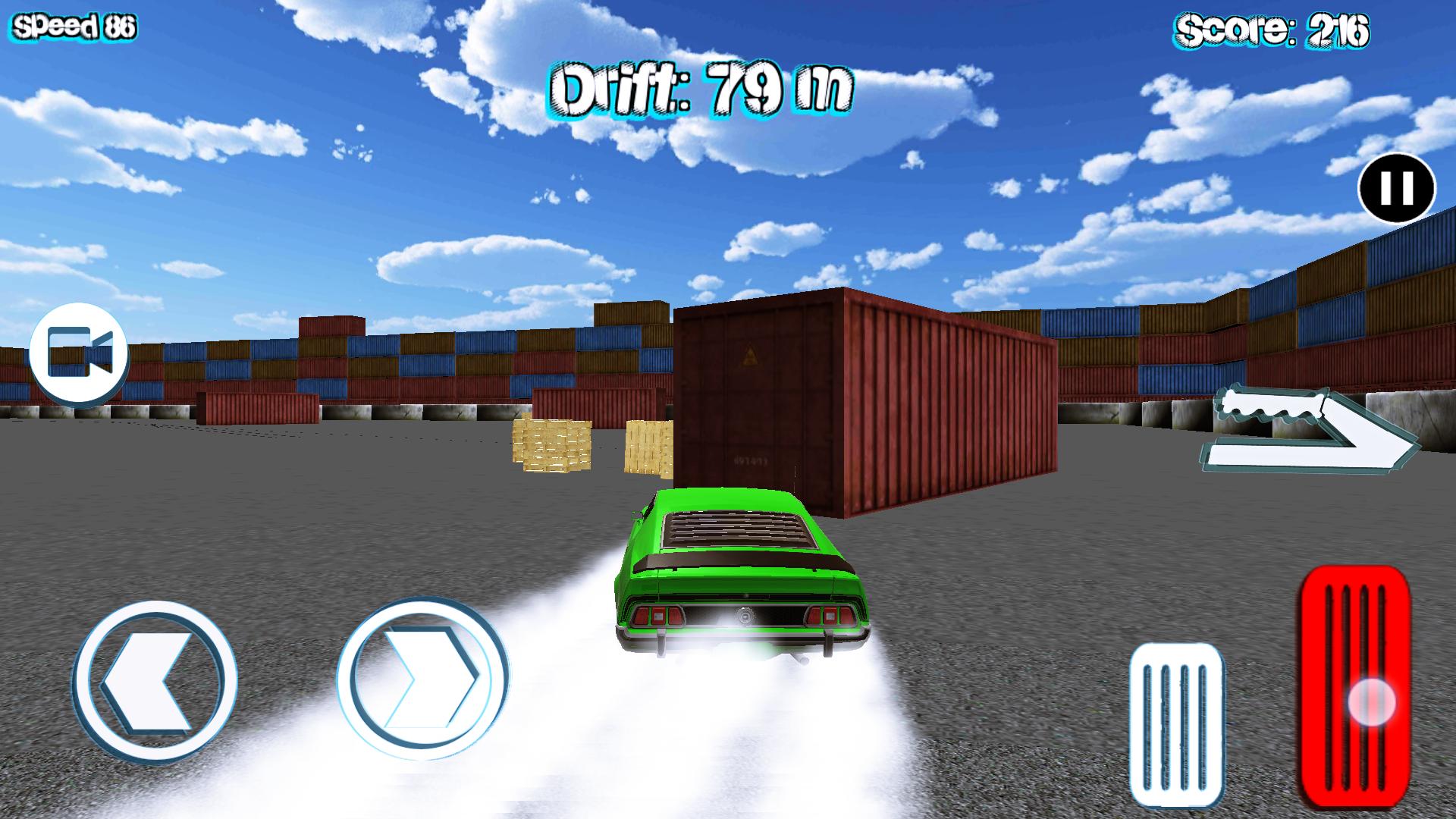This screenshot has width=1456, height=819.
Task: Tap the video capture camera button
Action: coord(80,351)
